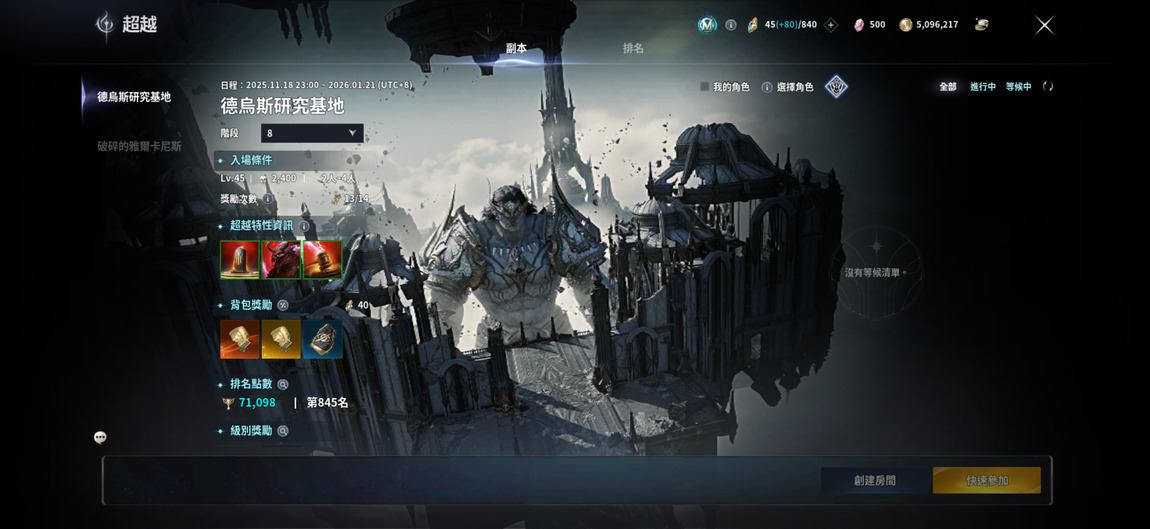Open the gold coin stack exchange icon
Viewport: 1150px width, 529px height.
coord(981,25)
